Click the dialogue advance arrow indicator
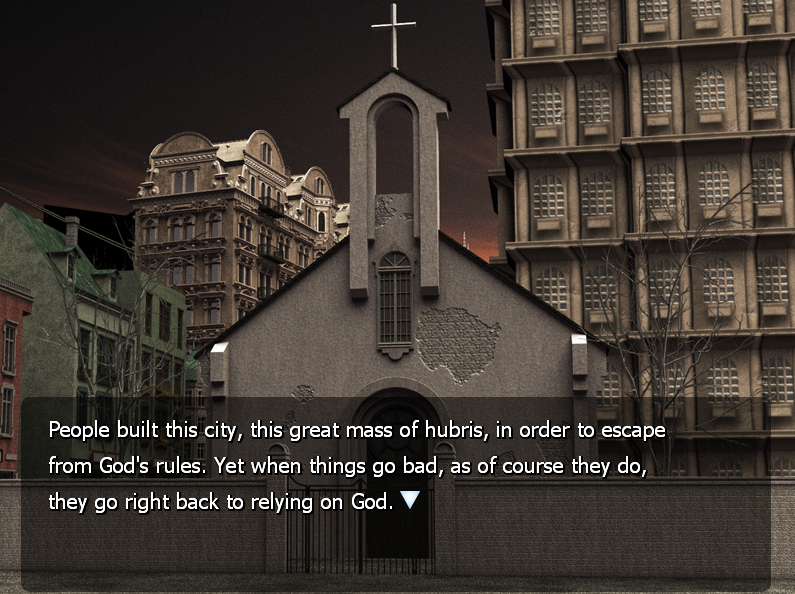 click(x=410, y=500)
